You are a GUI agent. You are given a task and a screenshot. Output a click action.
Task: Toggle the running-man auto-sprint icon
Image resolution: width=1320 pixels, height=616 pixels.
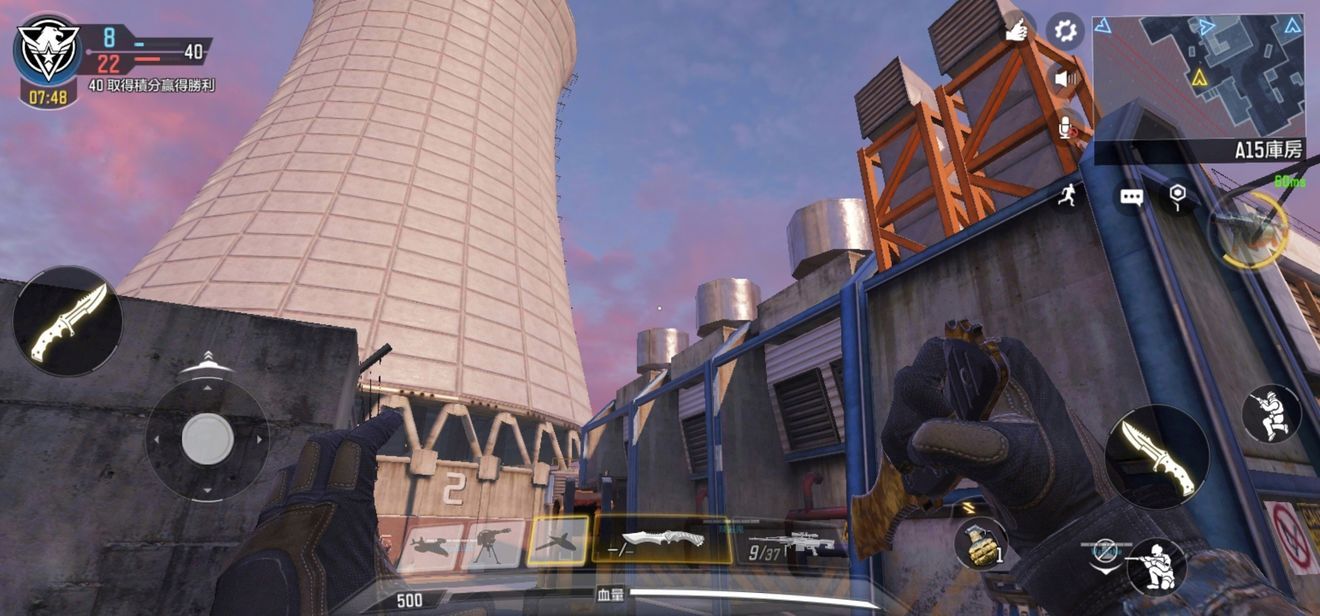pos(1068,196)
